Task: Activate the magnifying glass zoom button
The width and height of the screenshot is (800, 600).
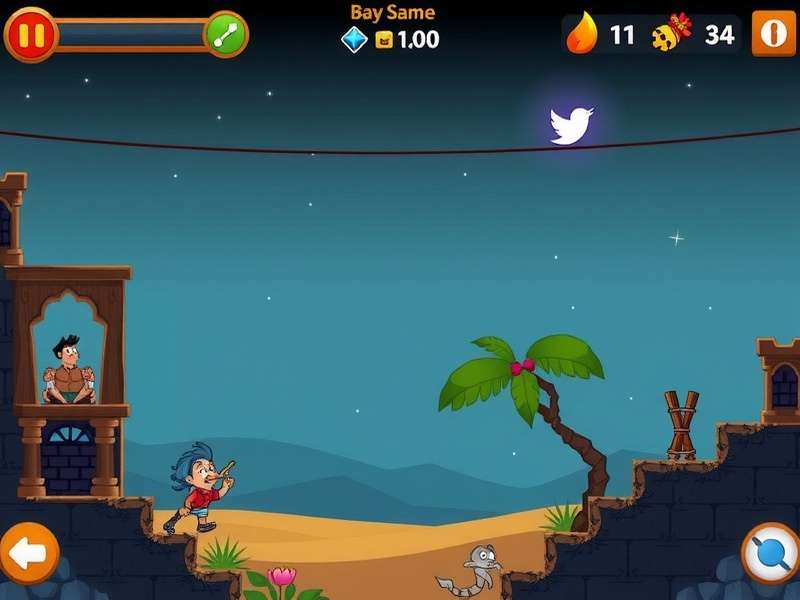Action: [x=771, y=553]
